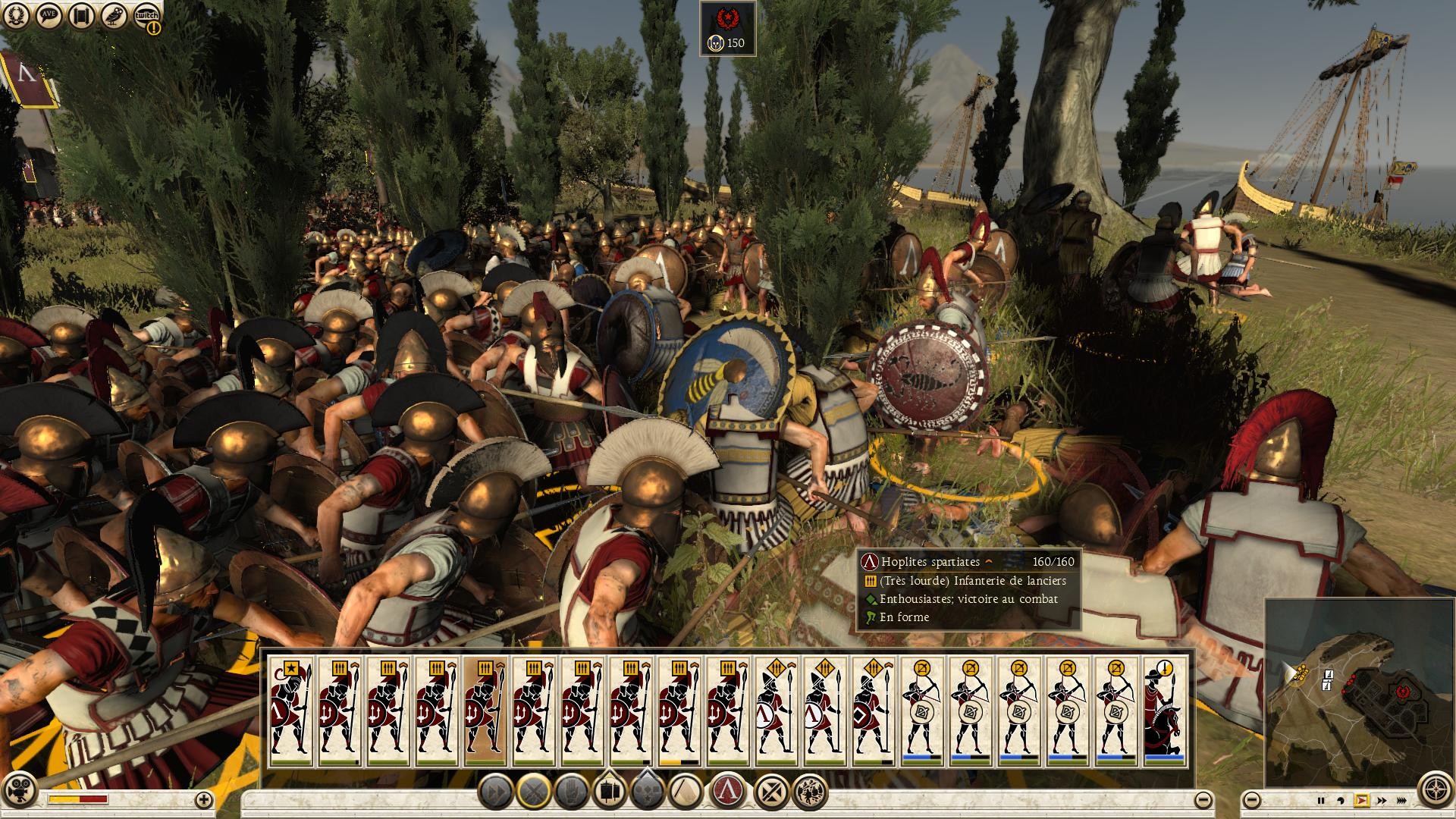Image resolution: width=1456 pixels, height=819 pixels.
Task: Click the minus button above the minimap speed bar
Action: coord(1252,800)
